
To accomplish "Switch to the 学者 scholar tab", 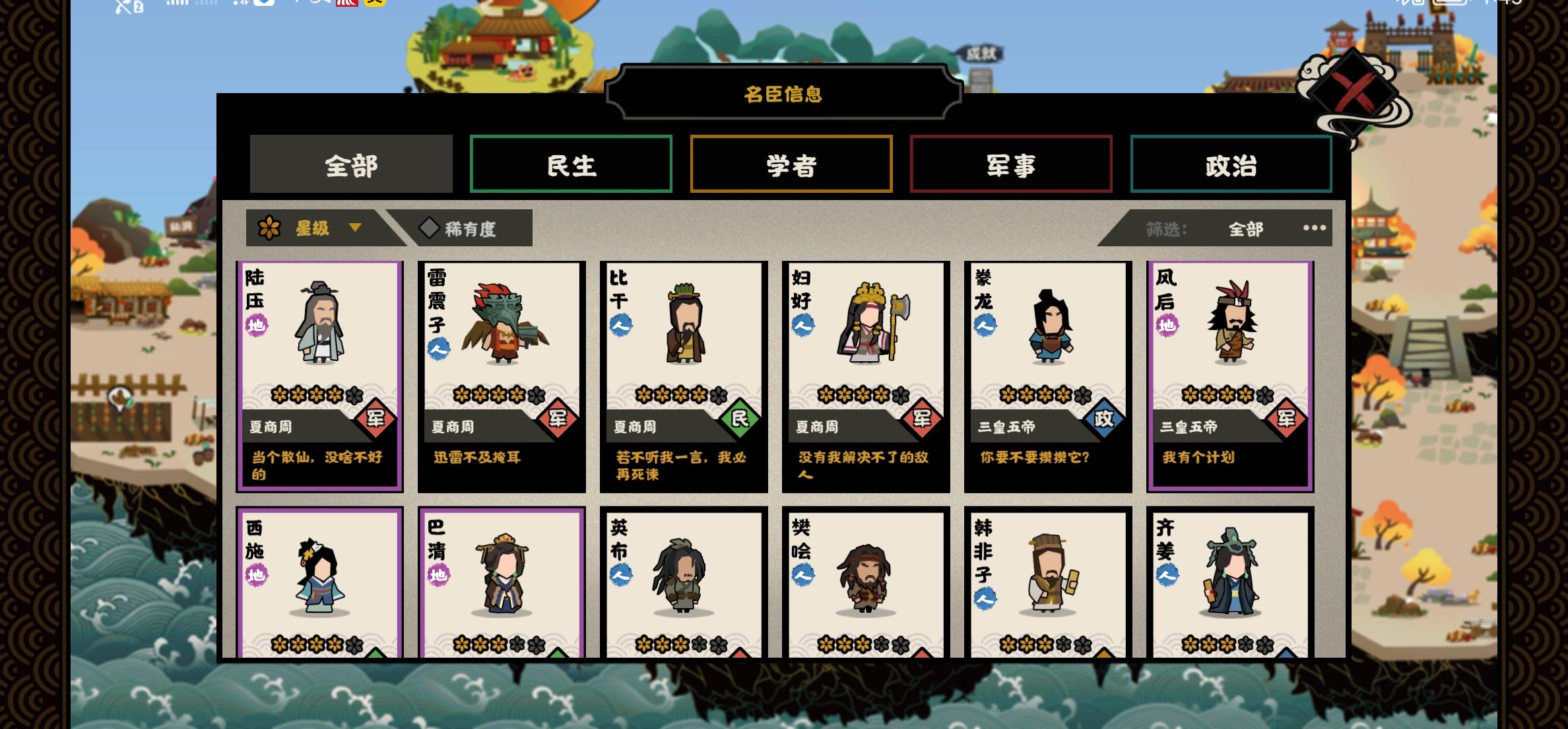I will pyautogui.click(x=791, y=165).
